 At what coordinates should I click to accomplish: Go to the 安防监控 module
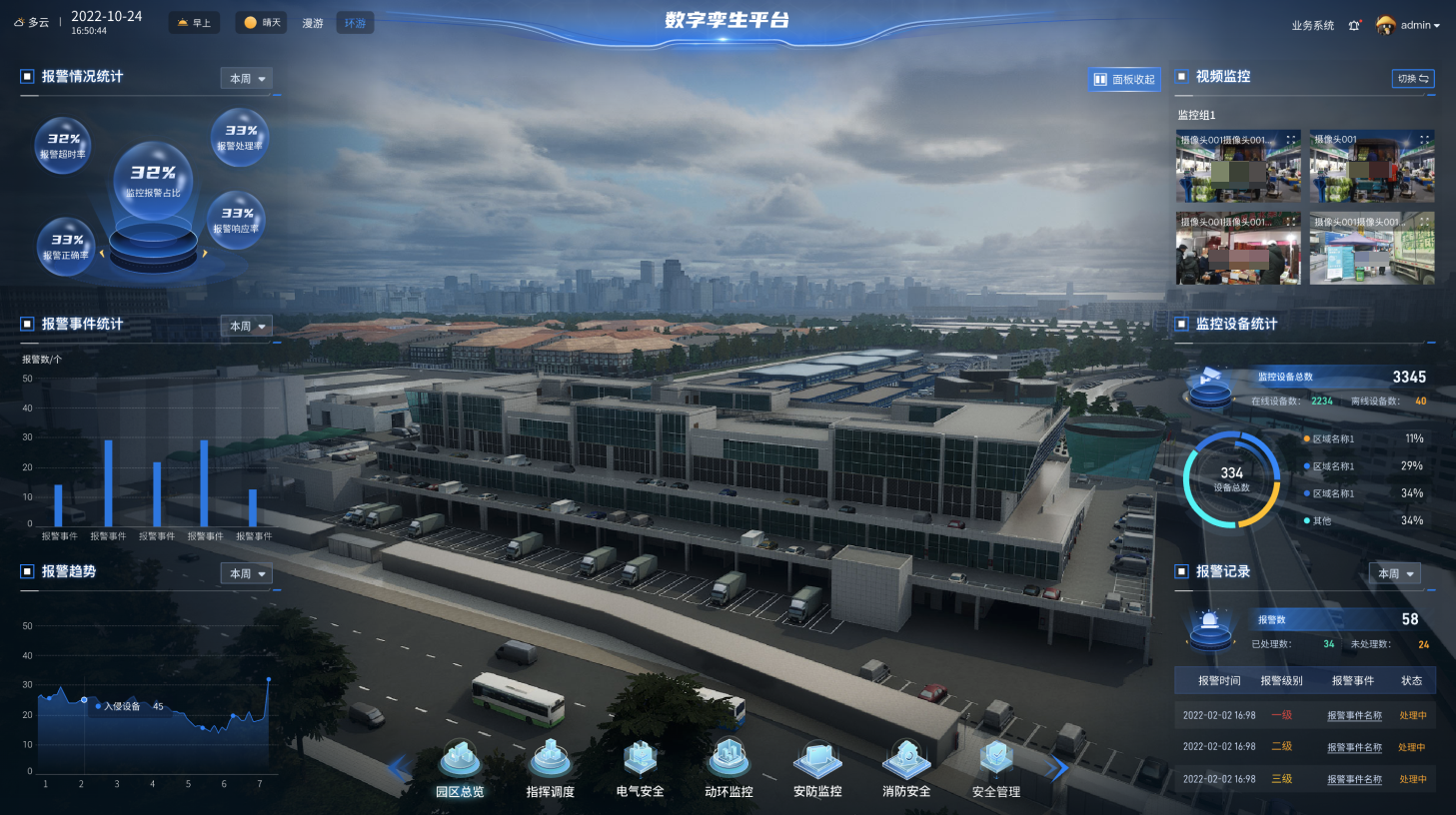click(x=817, y=768)
